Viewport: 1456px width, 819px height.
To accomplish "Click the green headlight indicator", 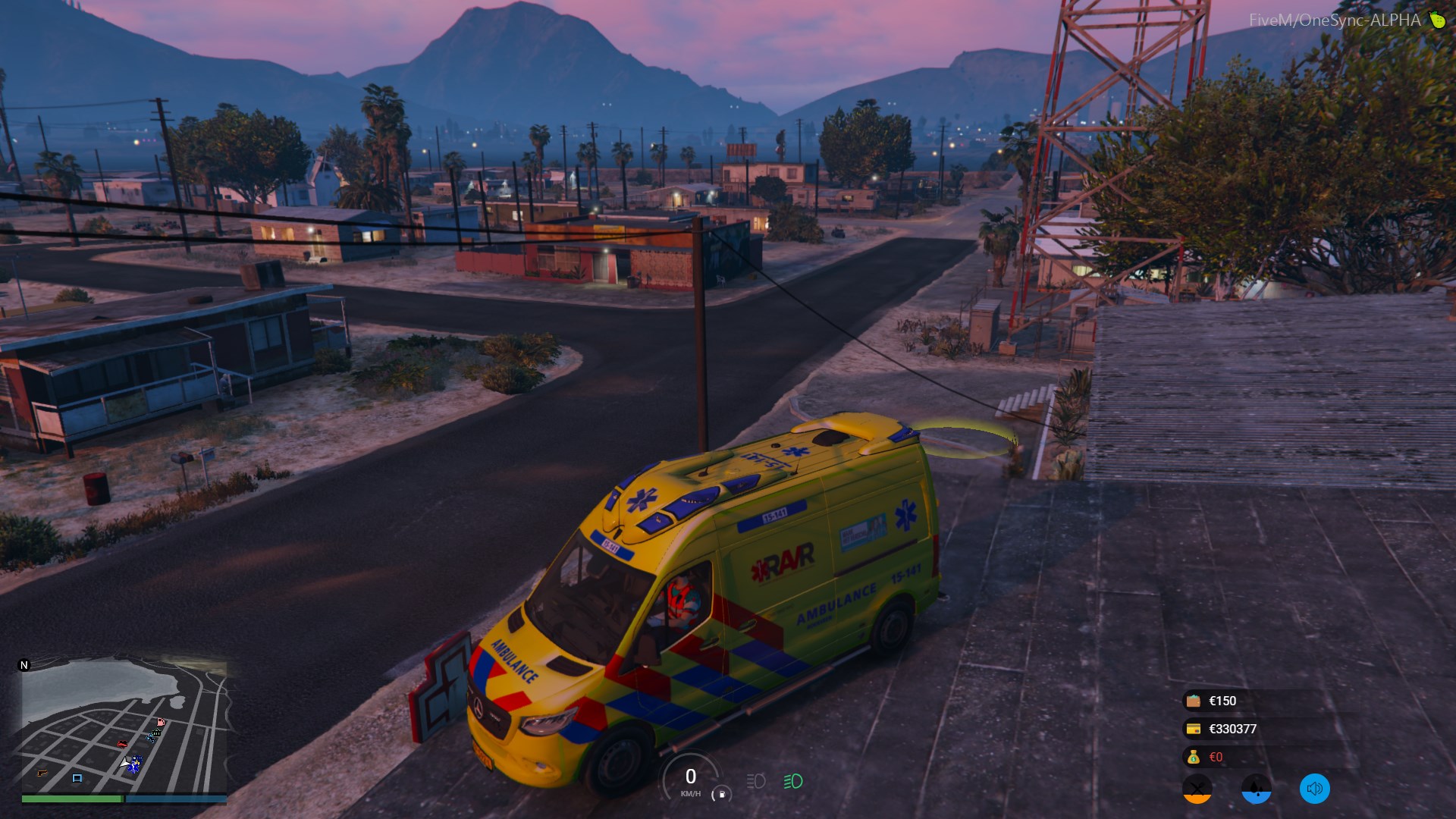I will [792, 781].
